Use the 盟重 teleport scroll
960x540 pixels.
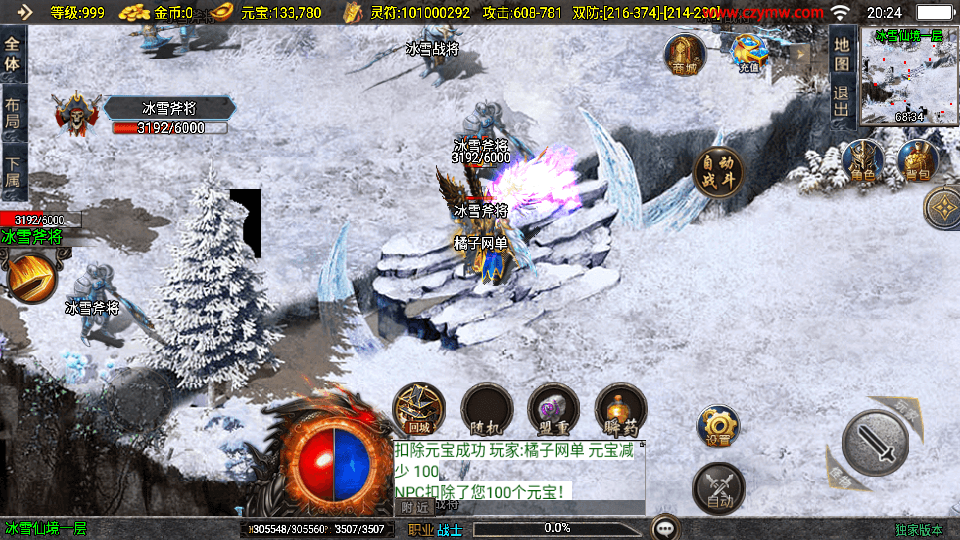(554, 409)
